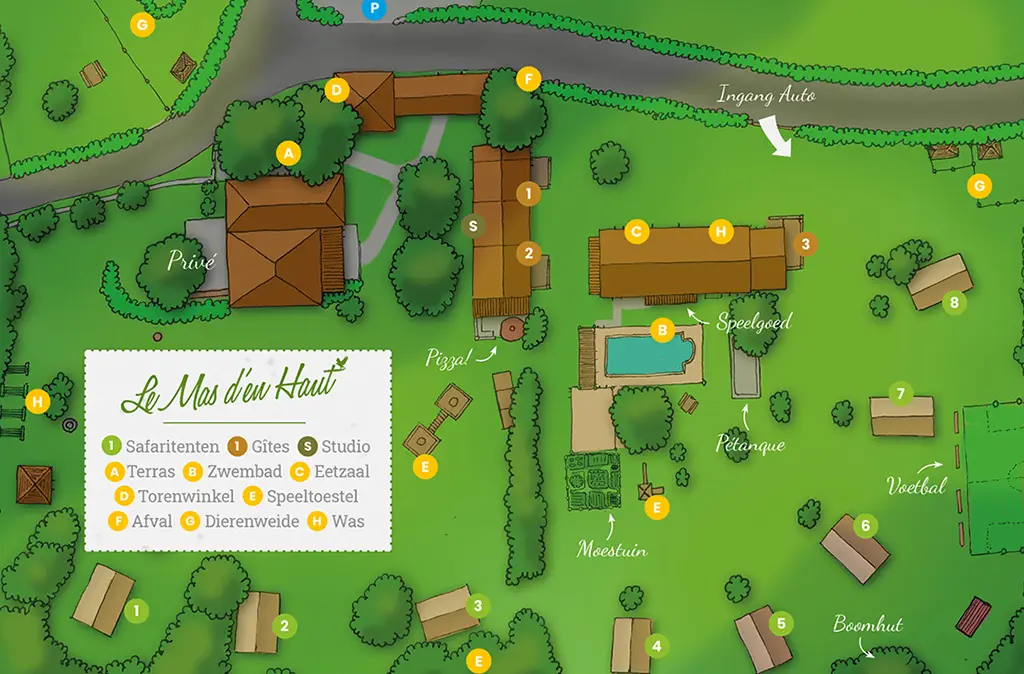This screenshot has height=674, width=1024.
Task: Click the blue P parking marker
Action: [375, 9]
